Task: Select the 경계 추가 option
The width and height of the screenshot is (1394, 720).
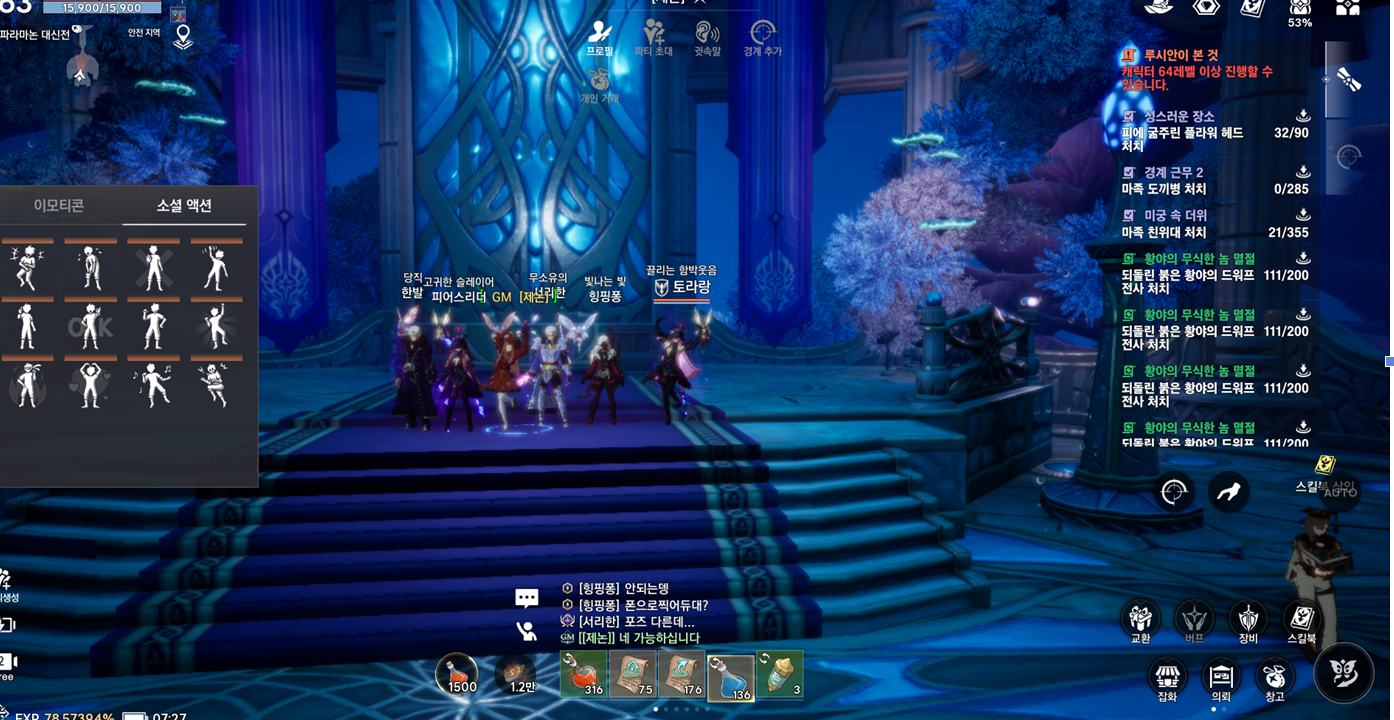Action: 763,37
